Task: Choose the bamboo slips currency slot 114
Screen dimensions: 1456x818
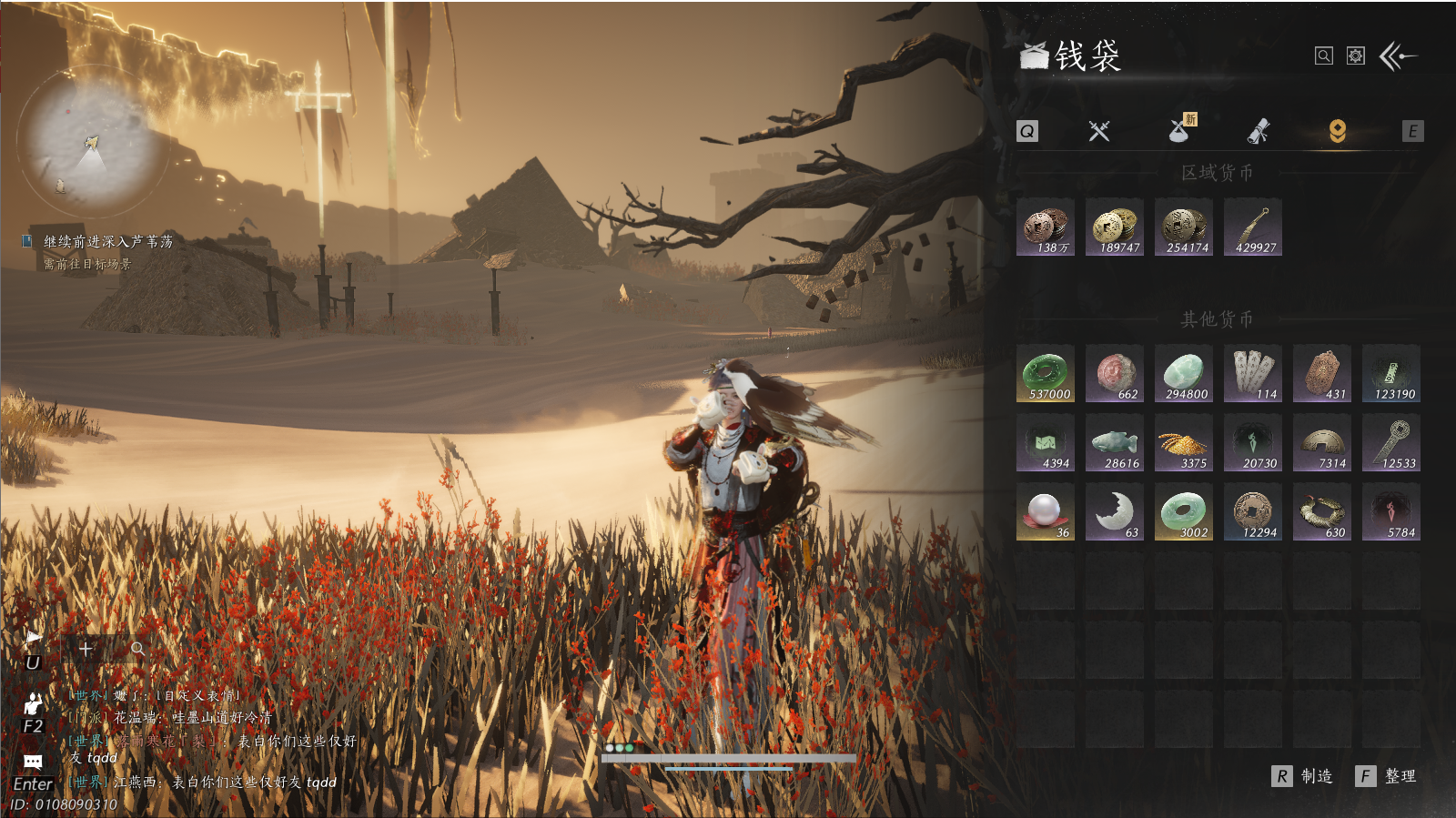Action: click(x=1253, y=374)
